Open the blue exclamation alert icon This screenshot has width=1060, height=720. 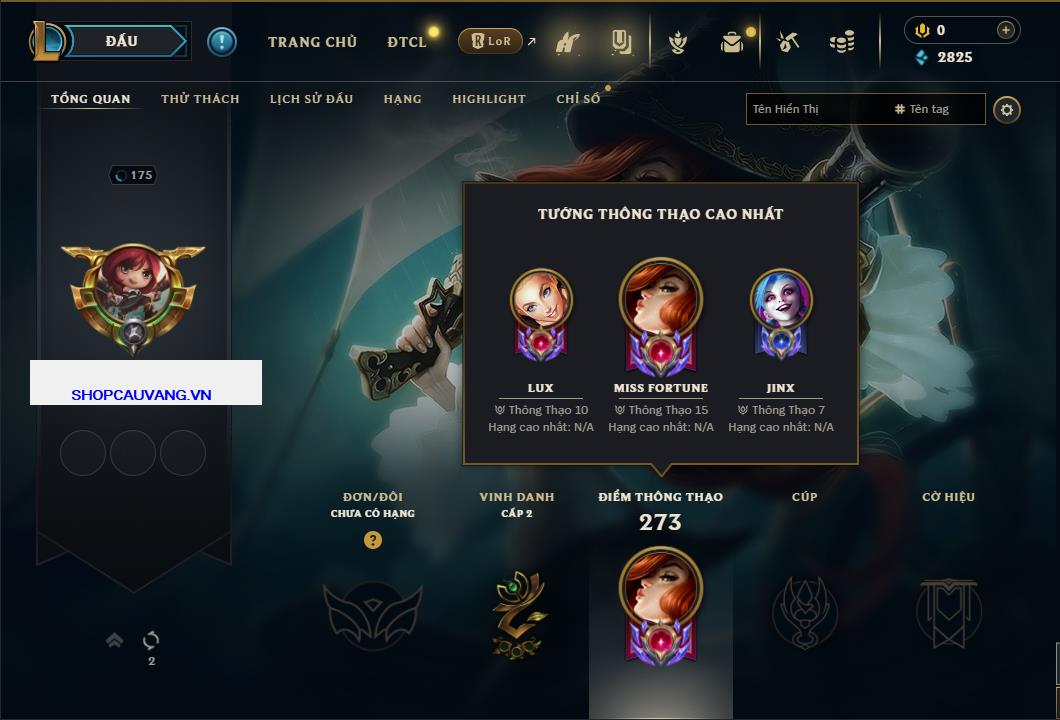222,42
